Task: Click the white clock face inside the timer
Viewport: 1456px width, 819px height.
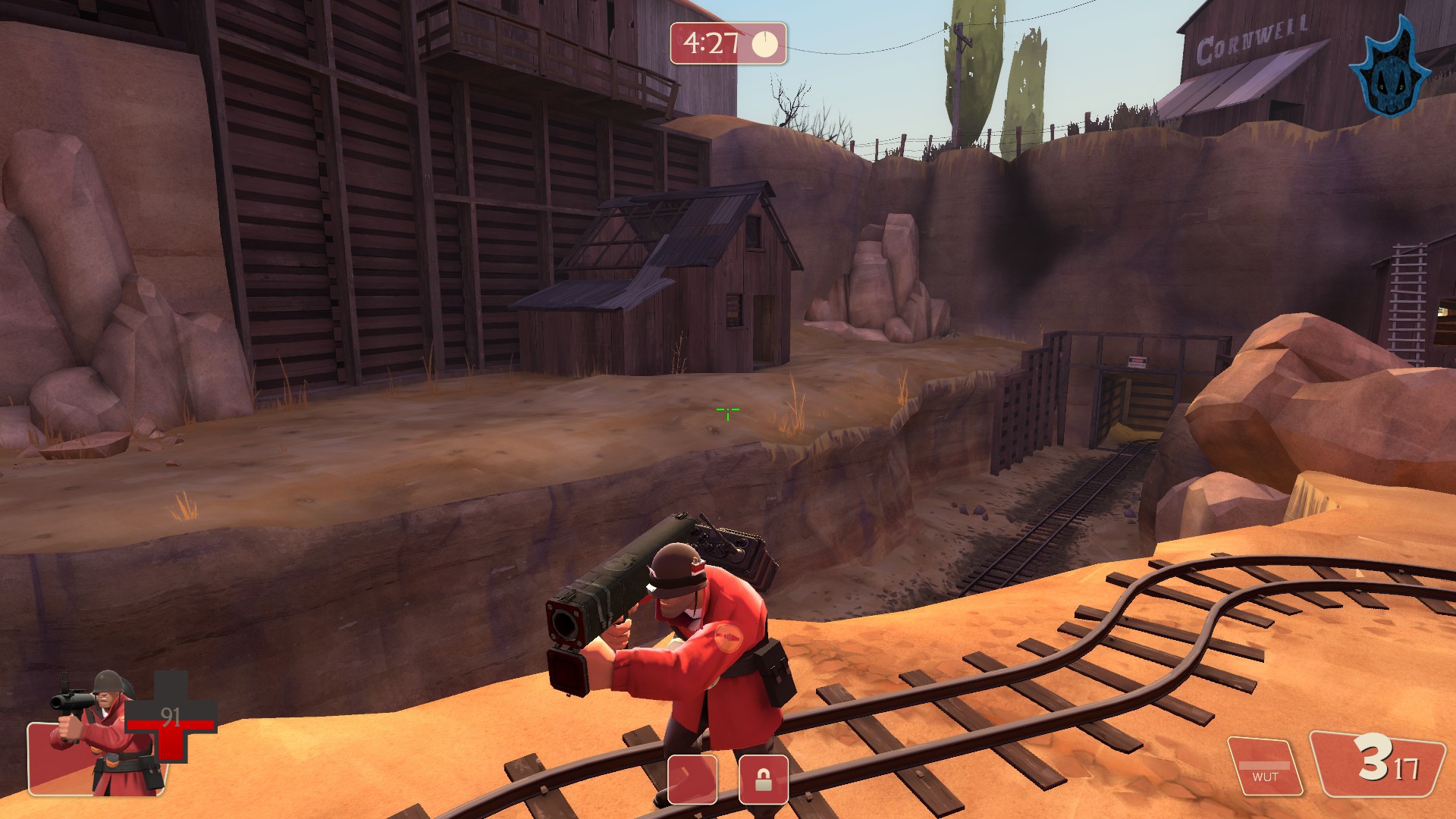Action: 765,45
